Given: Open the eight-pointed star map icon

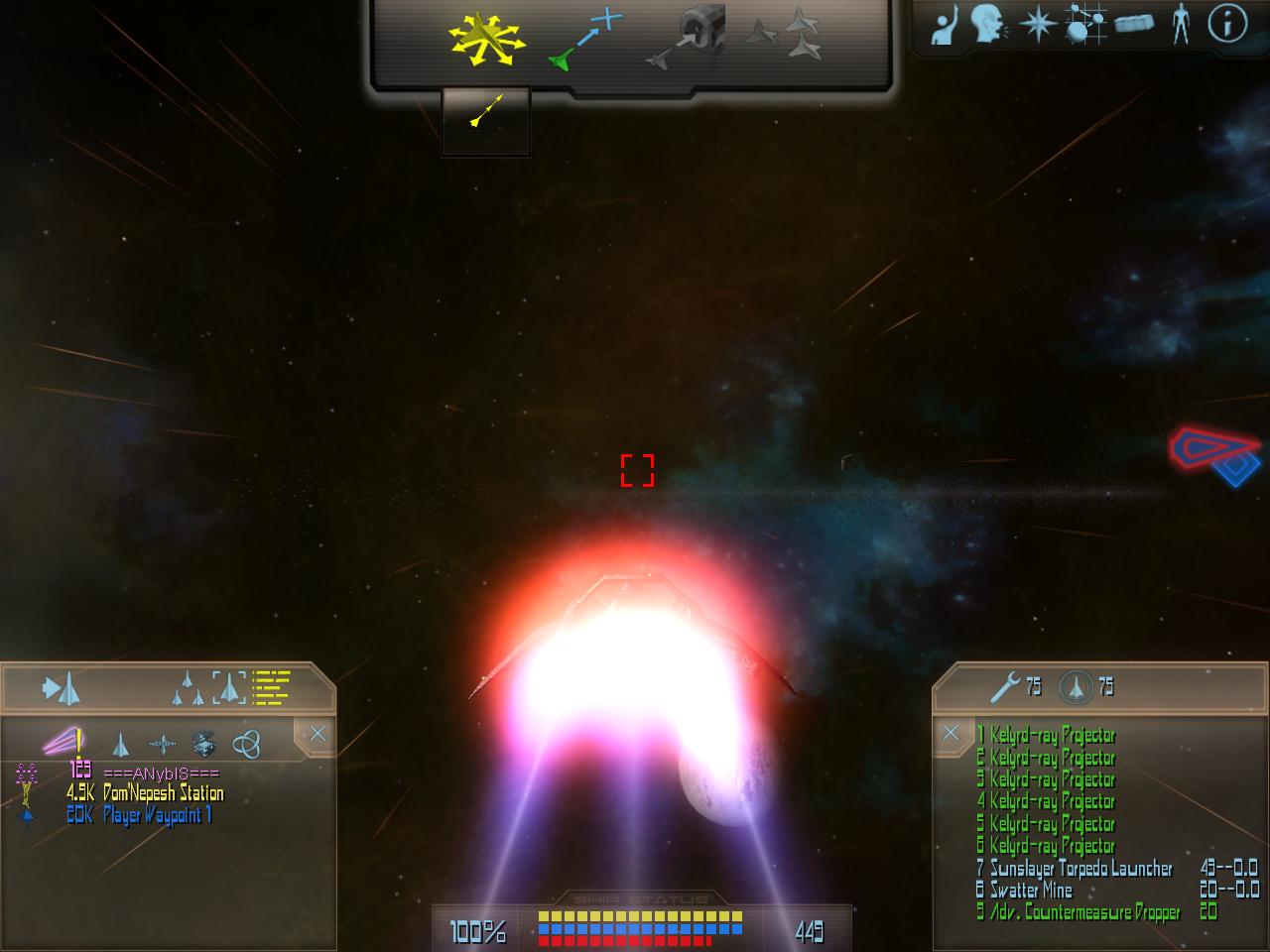Looking at the screenshot, I should pyautogui.click(x=1036, y=25).
